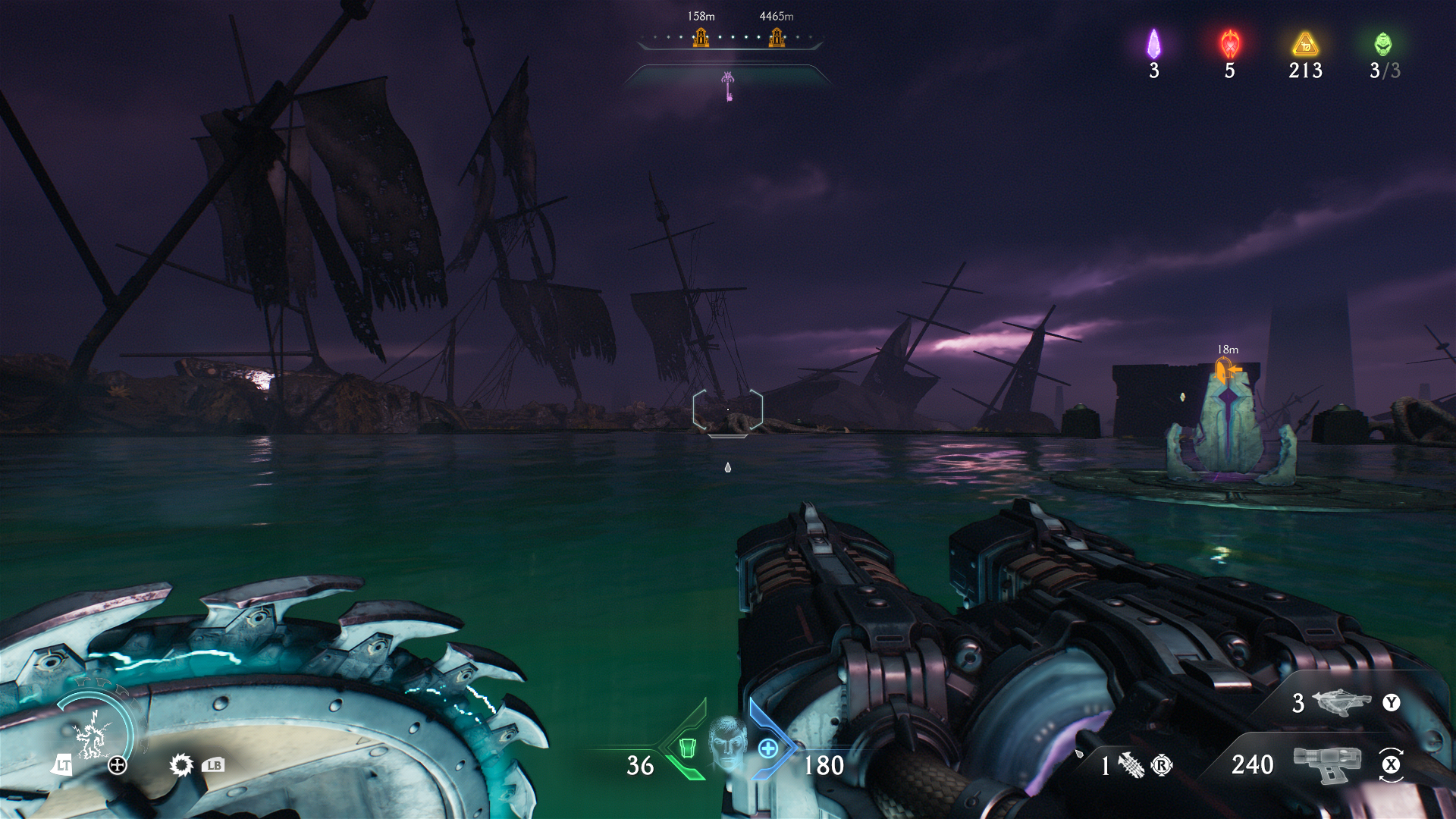Select the green demon head lives icon
This screenshot has width=1456, height=819.
[x=1383, y=44]
